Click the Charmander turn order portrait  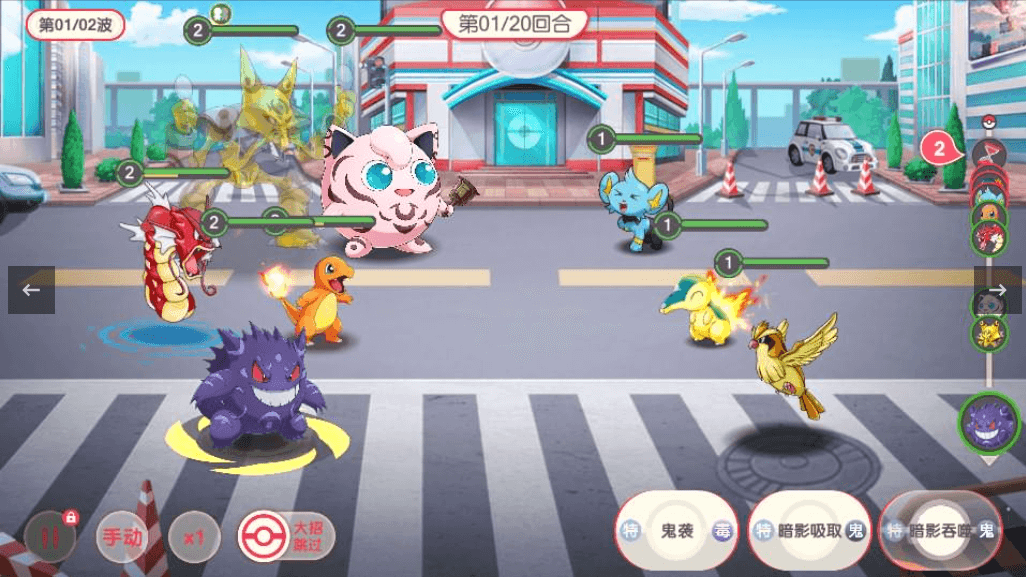click(x=989, y=212)
